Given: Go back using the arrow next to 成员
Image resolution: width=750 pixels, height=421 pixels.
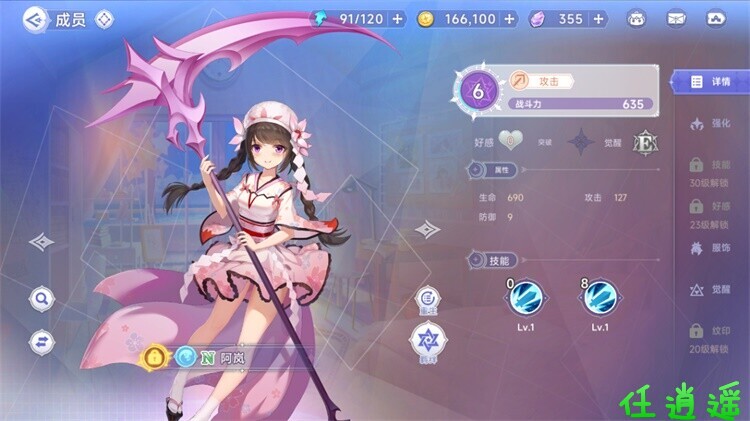Looking at the screenshot, I should click(x=35, y=18).
